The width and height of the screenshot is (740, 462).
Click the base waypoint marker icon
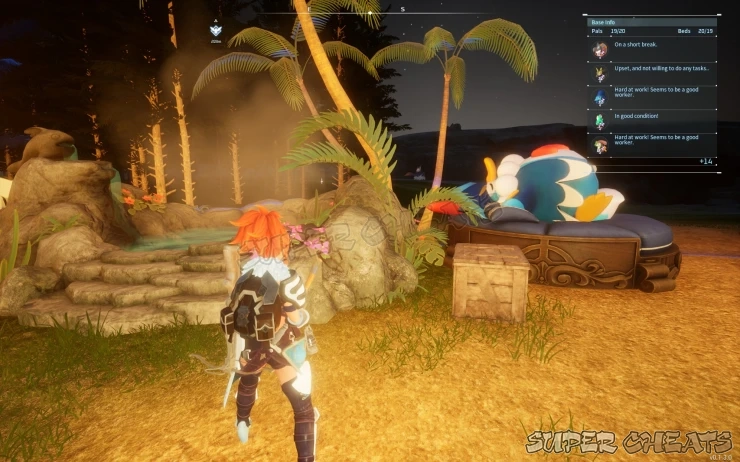pos(215,30)
